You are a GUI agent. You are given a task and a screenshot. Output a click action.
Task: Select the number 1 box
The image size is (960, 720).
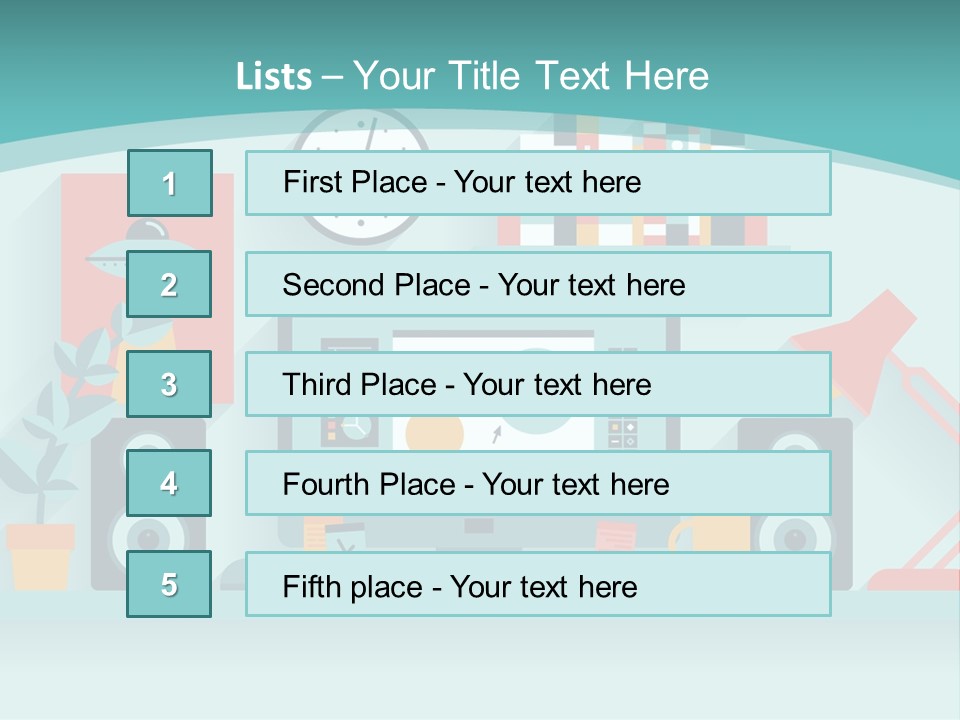click(x=169, y=183)
